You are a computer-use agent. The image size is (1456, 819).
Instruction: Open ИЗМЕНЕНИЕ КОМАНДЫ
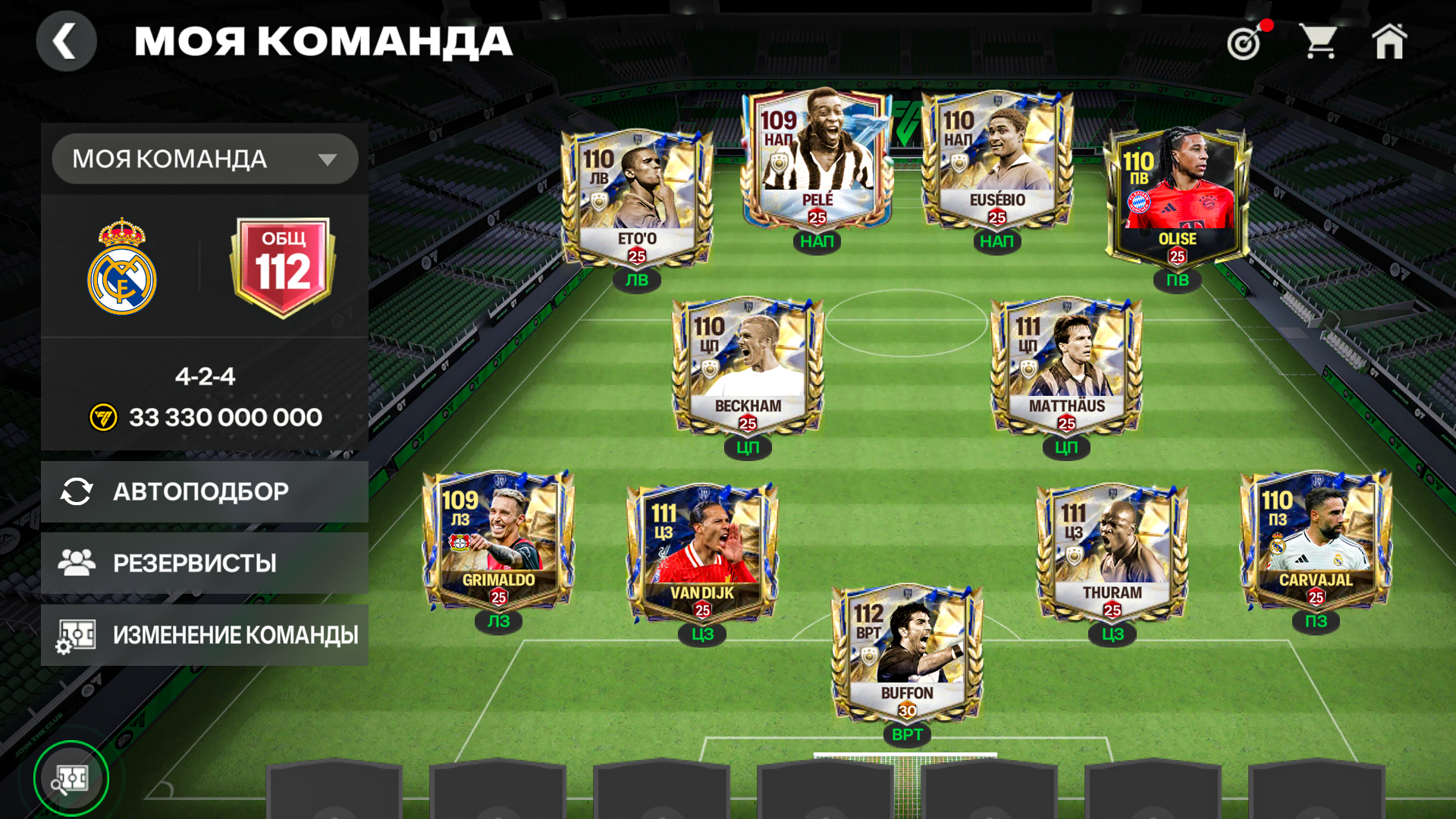pyautogui.click(x=205, y=635)
